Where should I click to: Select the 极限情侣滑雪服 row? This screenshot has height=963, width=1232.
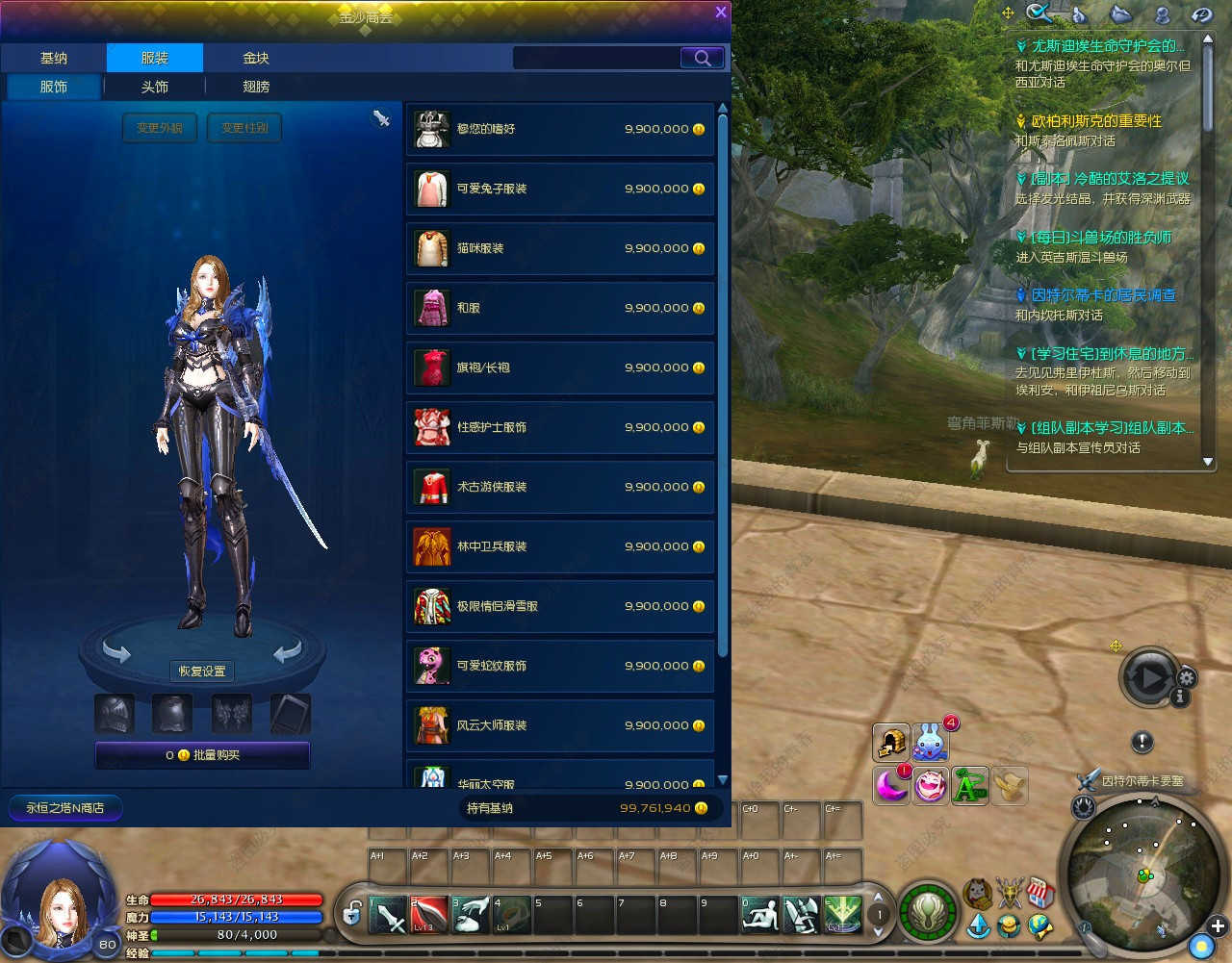pos(560,606)
